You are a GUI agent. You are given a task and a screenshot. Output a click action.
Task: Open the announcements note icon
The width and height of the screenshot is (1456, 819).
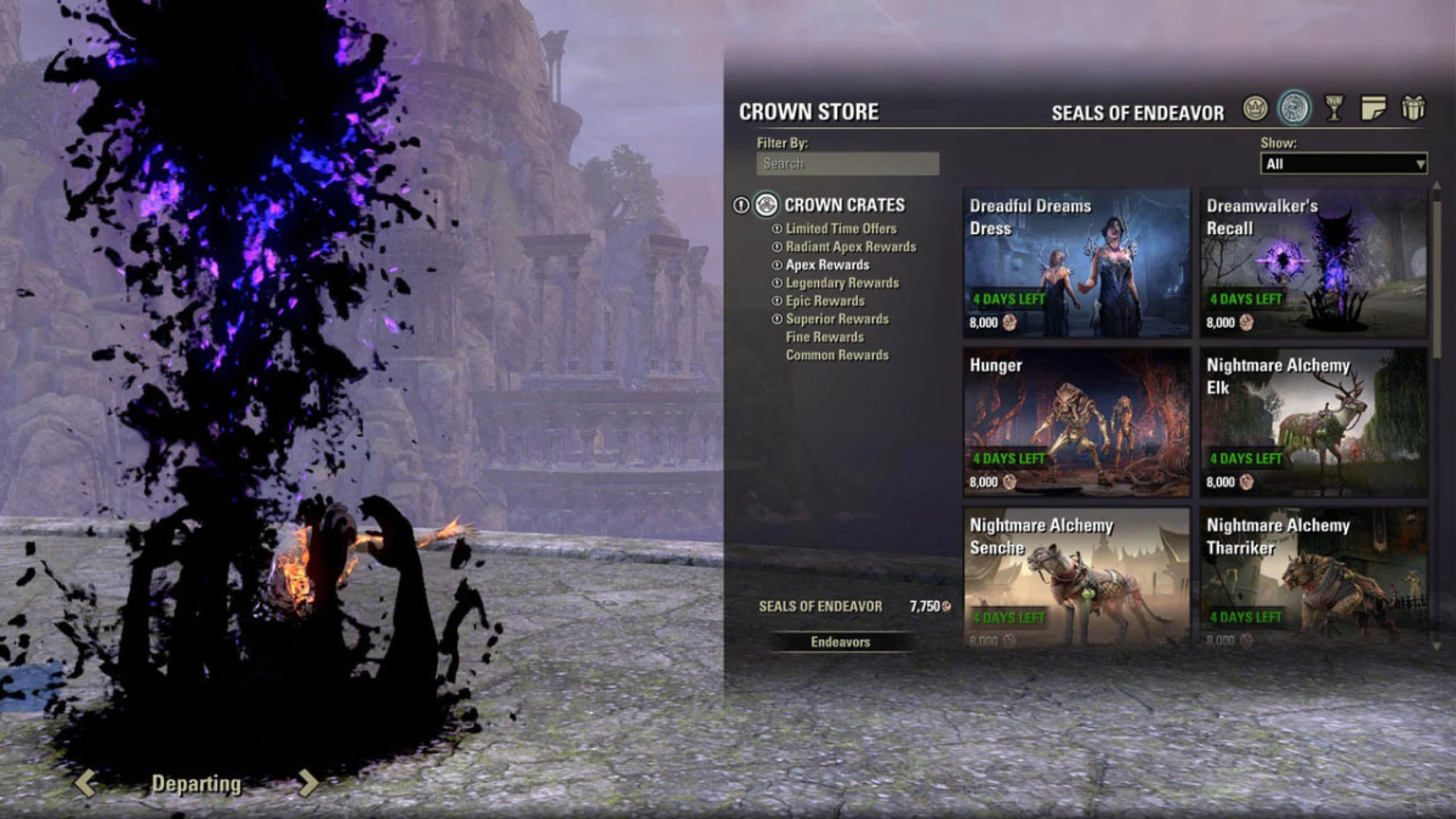pyautogui.click(x=1373, y=109)
